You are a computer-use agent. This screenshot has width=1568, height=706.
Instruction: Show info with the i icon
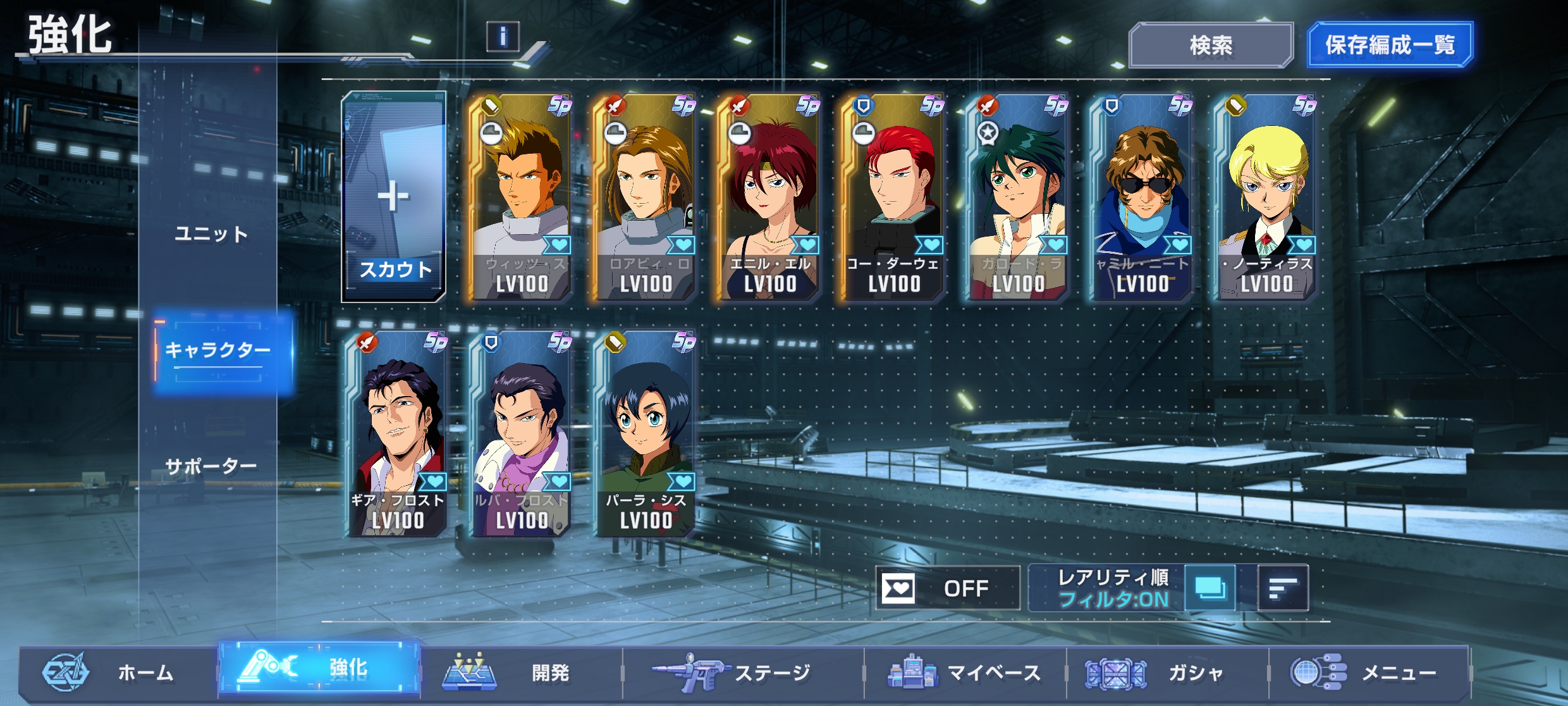point(503,37)
